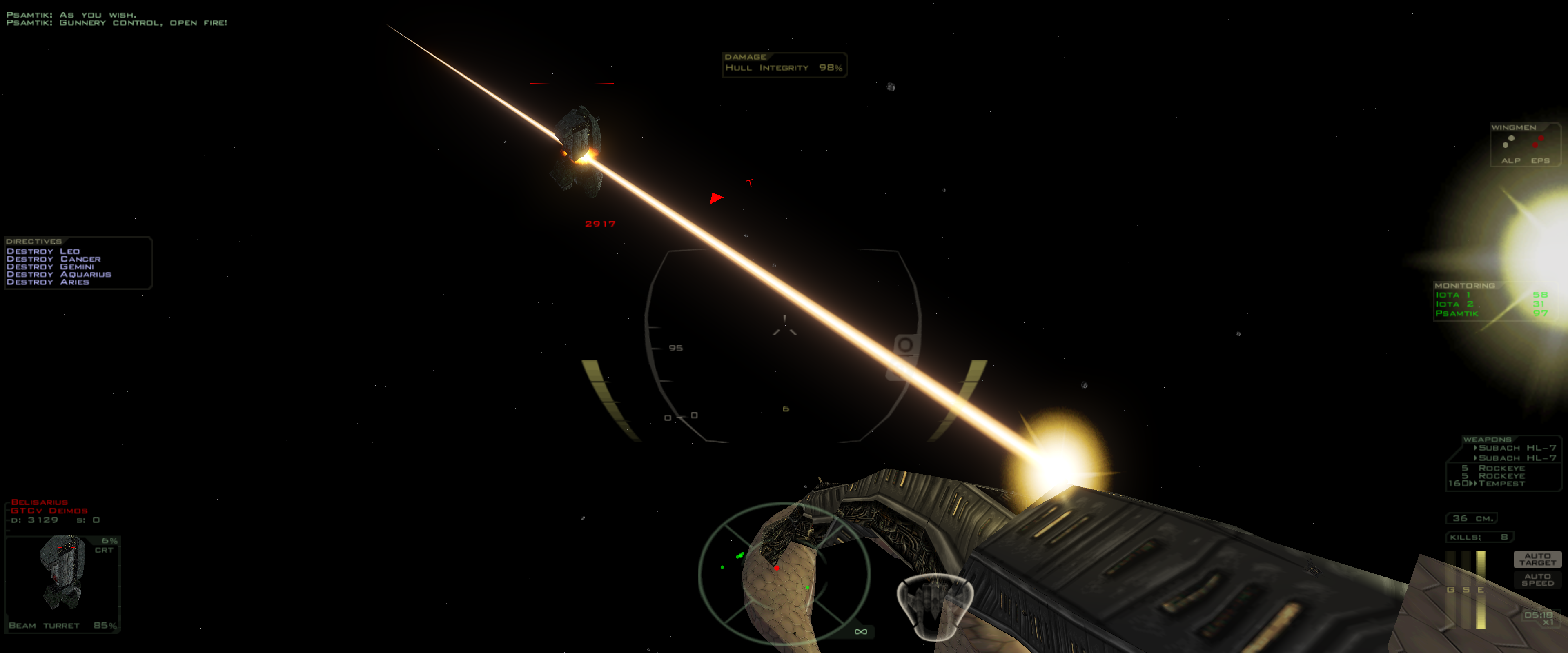
Task: Toggle the Auto Target mode
Action: (x=1538, y=559)
